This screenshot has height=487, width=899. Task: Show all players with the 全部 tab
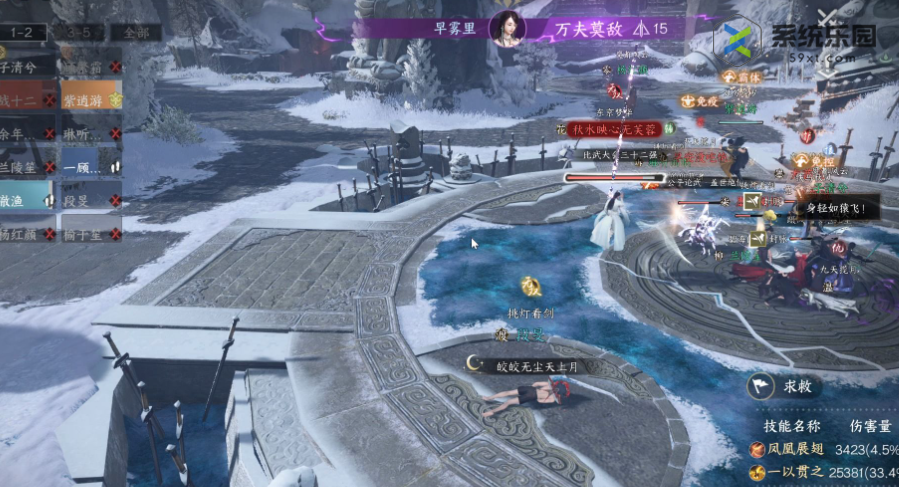click(x=135, y=32)
